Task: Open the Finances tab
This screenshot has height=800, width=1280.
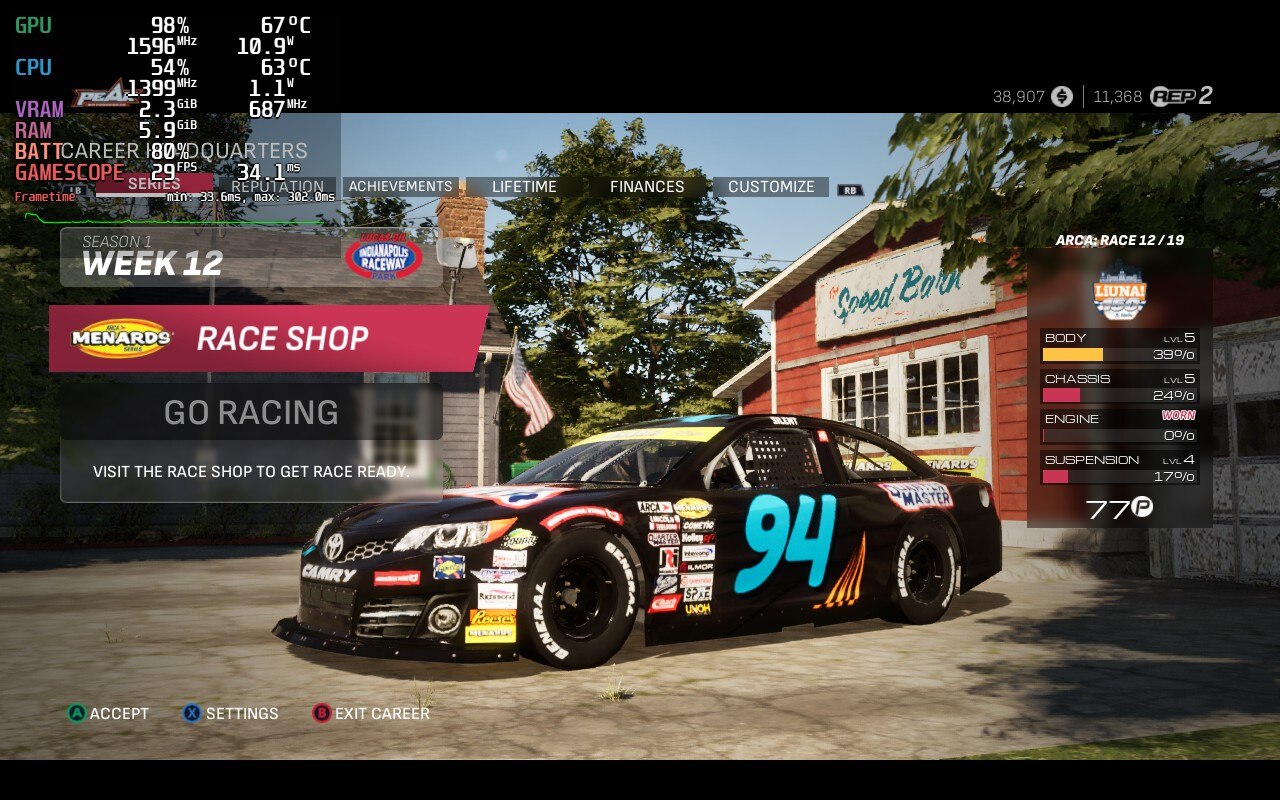Action: (647, 187)
